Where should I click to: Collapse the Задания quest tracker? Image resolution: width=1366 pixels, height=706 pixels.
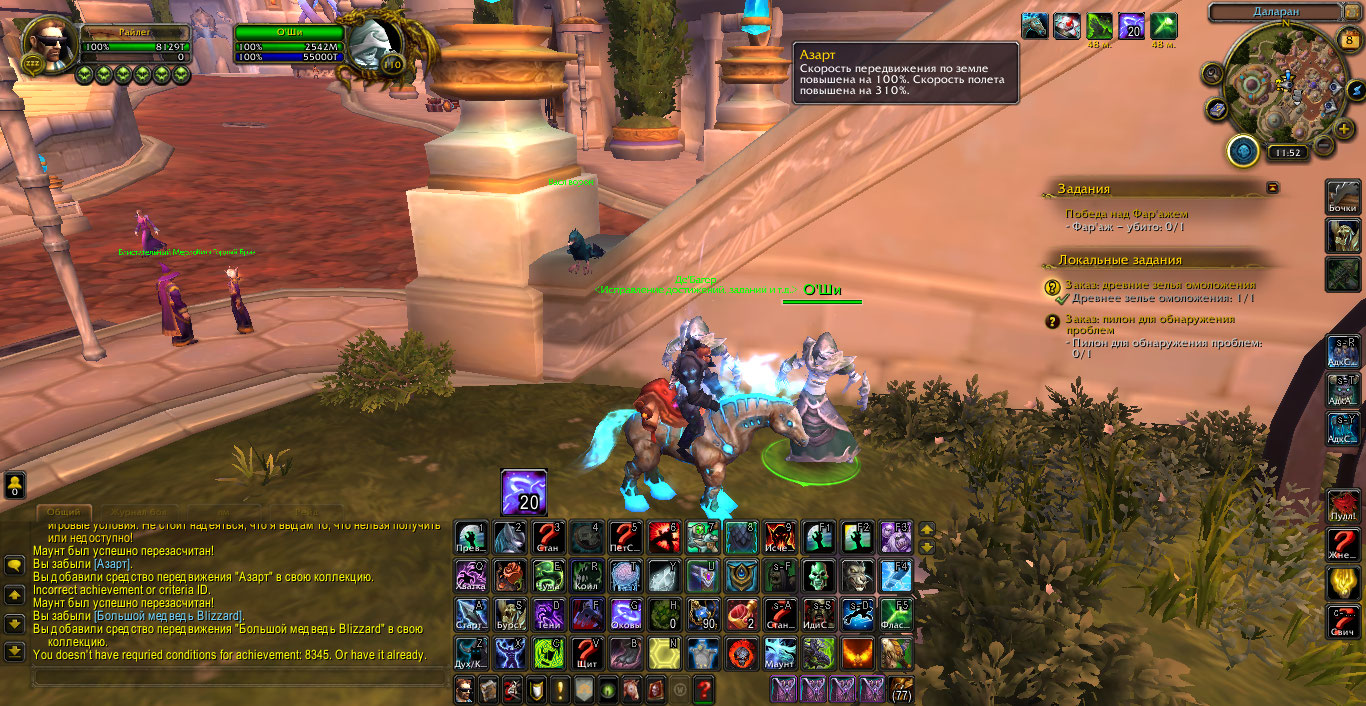[x=1272, y=187]
